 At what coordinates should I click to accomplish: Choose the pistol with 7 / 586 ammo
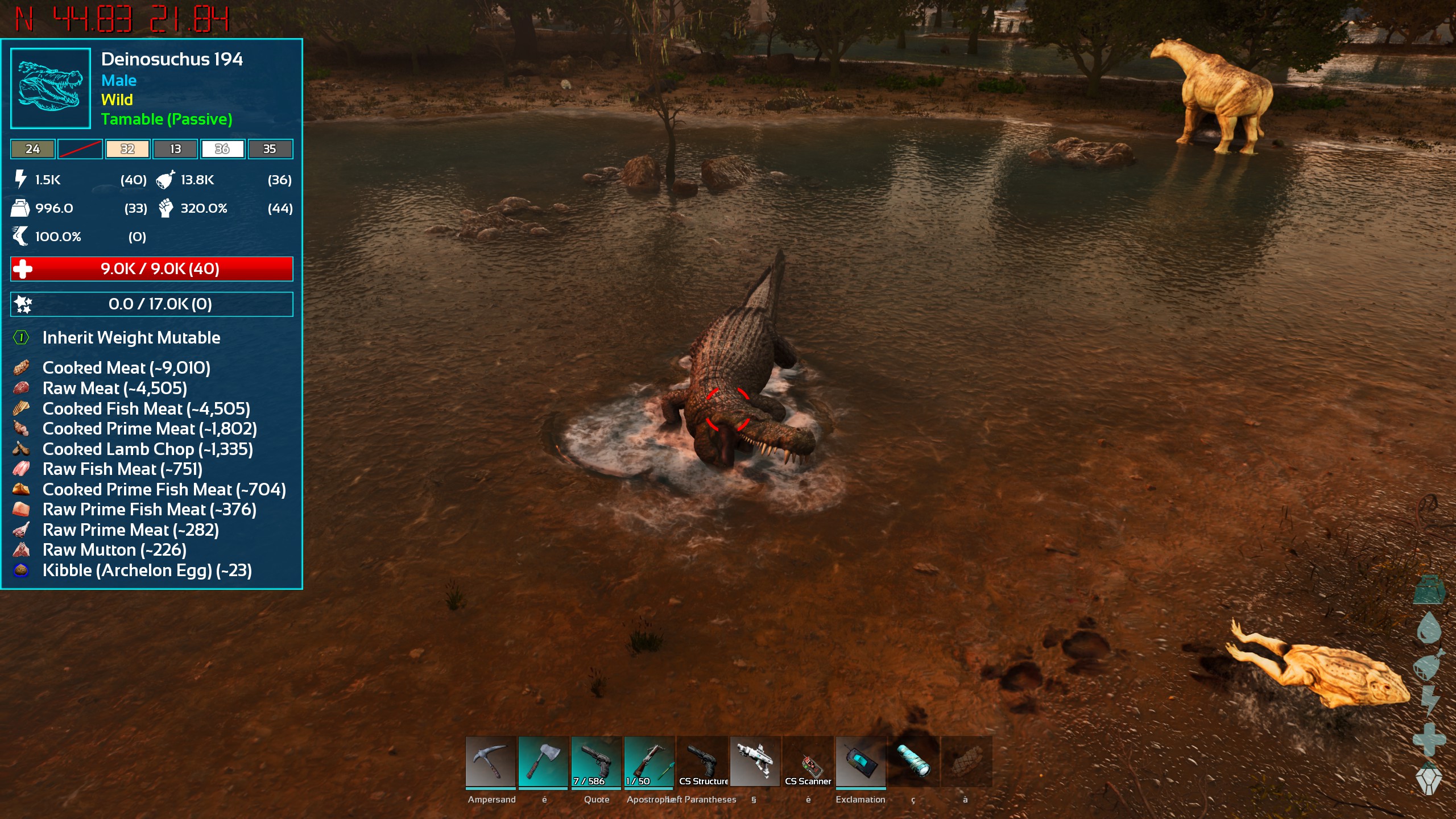pyautogui.click(x=596, y=762)
